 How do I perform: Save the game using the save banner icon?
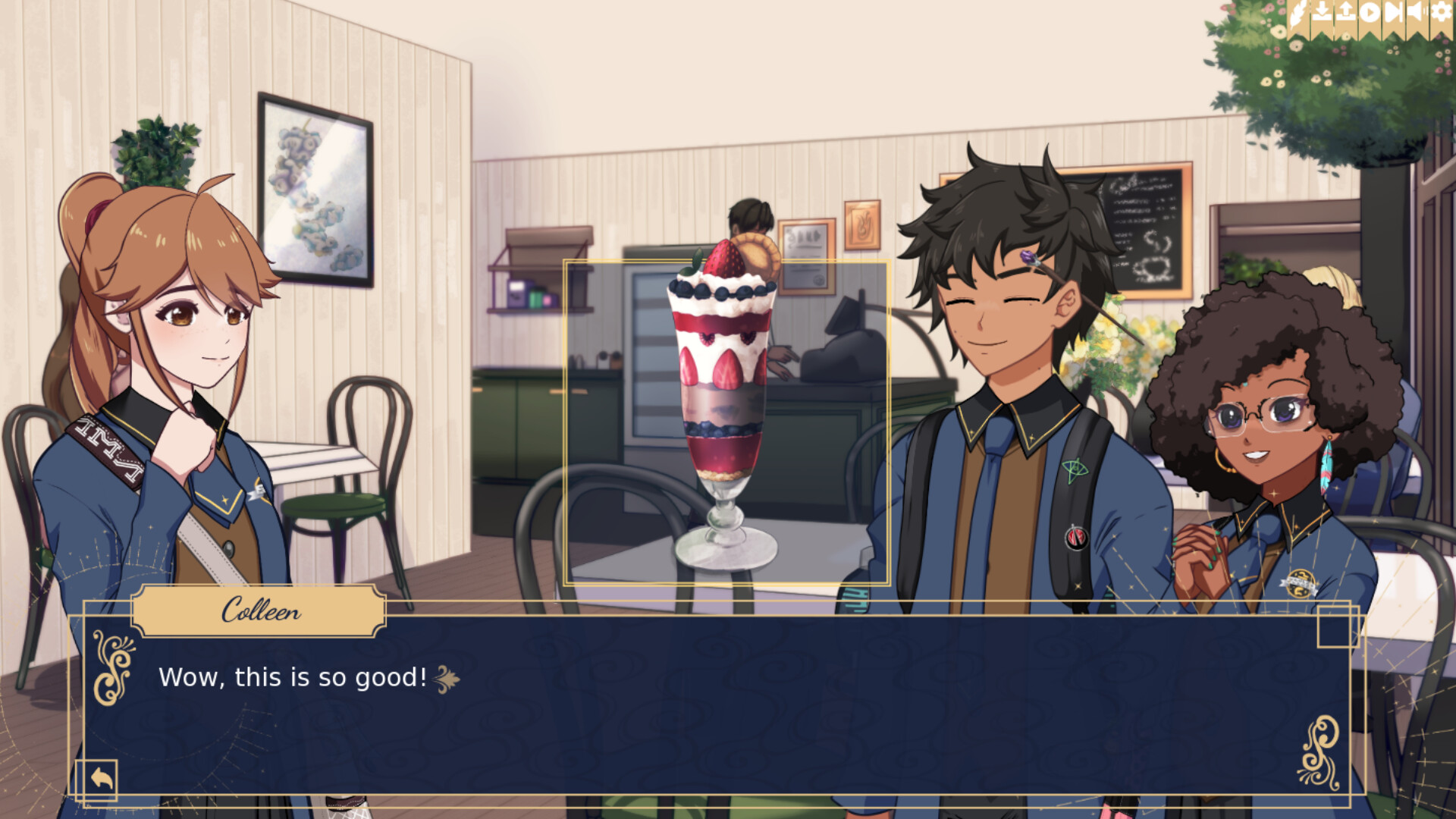click(x=1323, y=11)
